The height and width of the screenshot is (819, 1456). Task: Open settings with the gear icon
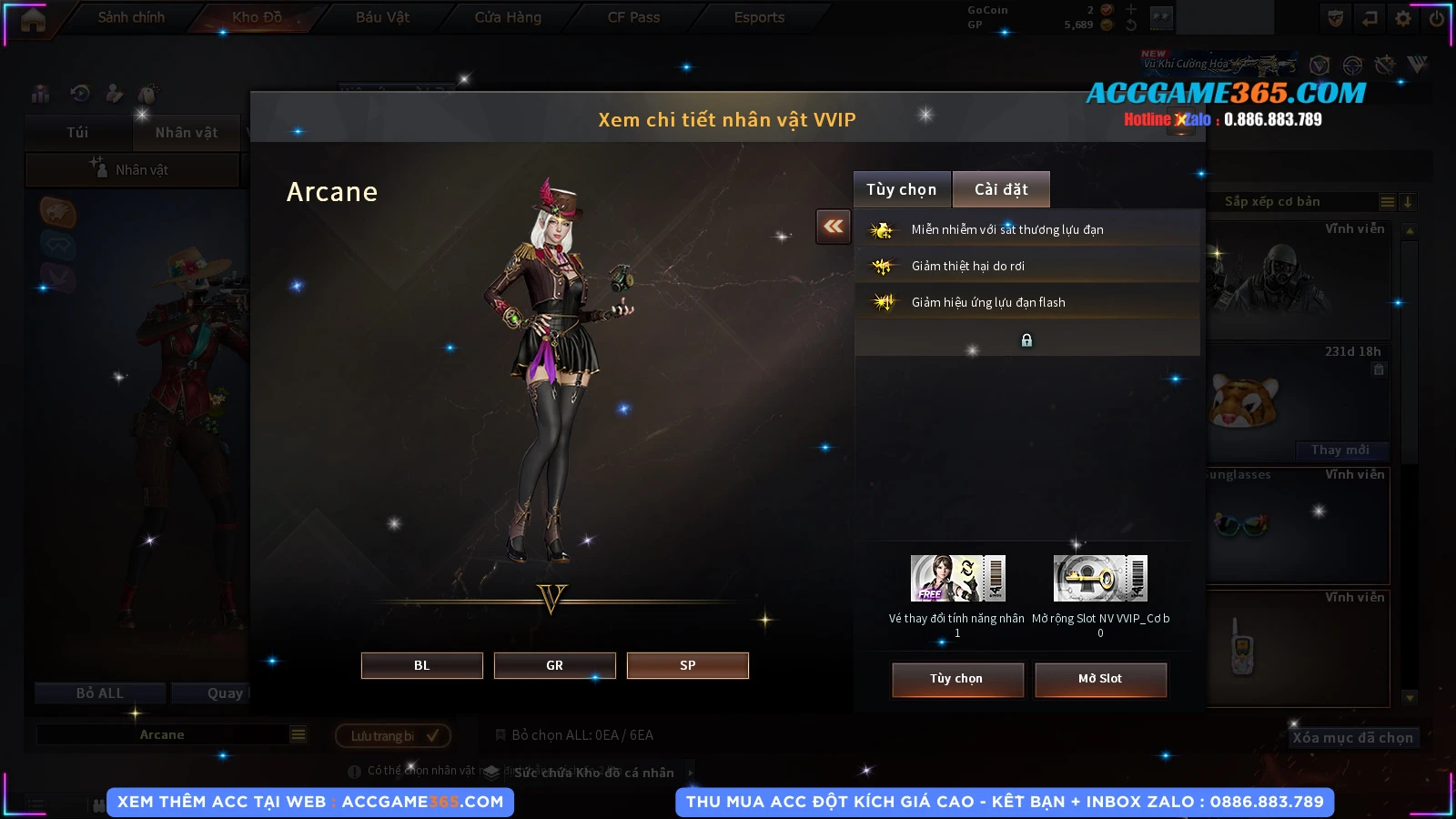pos(1403,18)
